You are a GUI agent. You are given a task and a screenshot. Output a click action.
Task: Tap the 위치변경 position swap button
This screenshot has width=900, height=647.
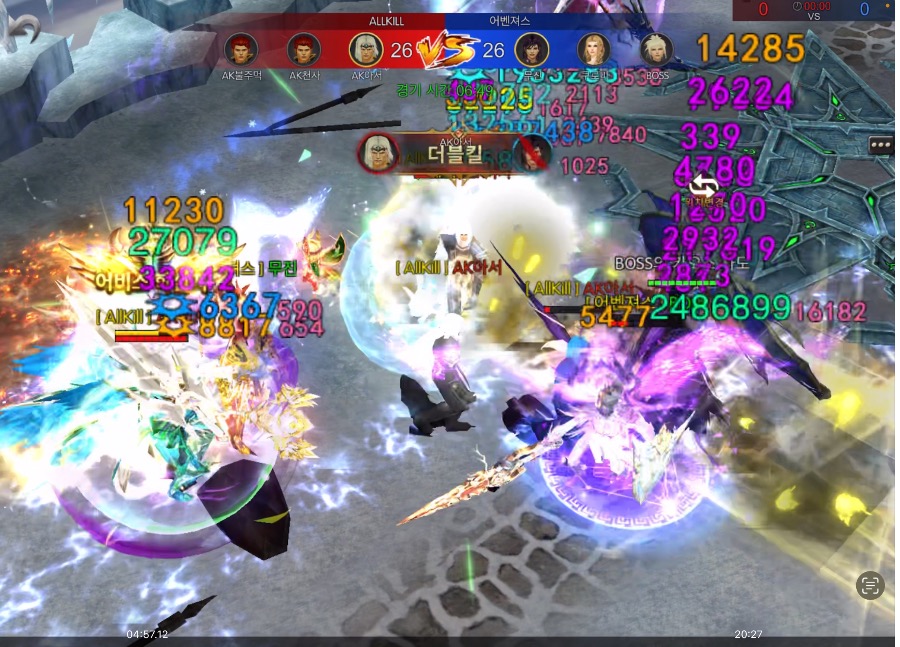(x=703, y=185)
